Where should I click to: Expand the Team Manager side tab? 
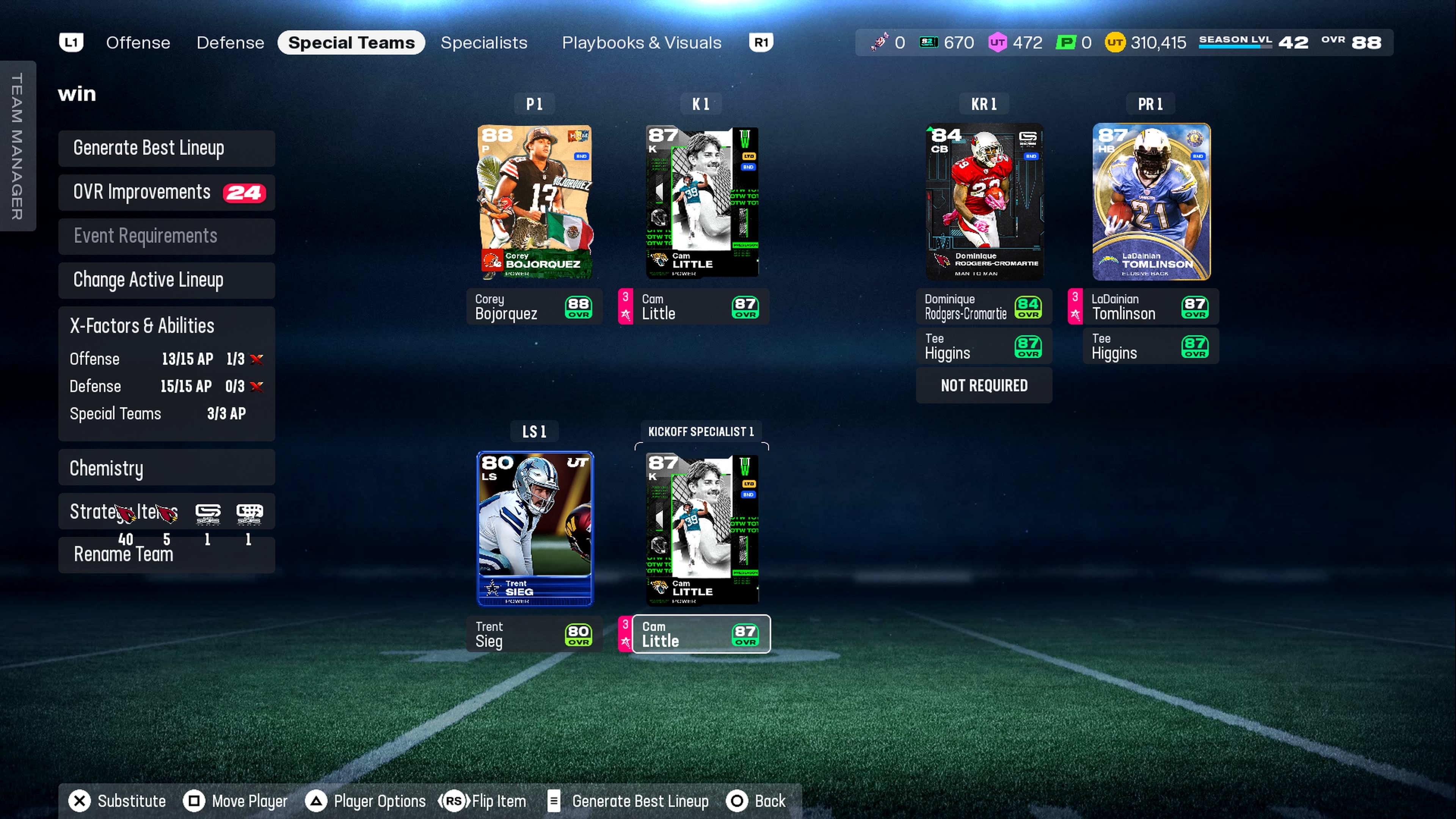17,146
